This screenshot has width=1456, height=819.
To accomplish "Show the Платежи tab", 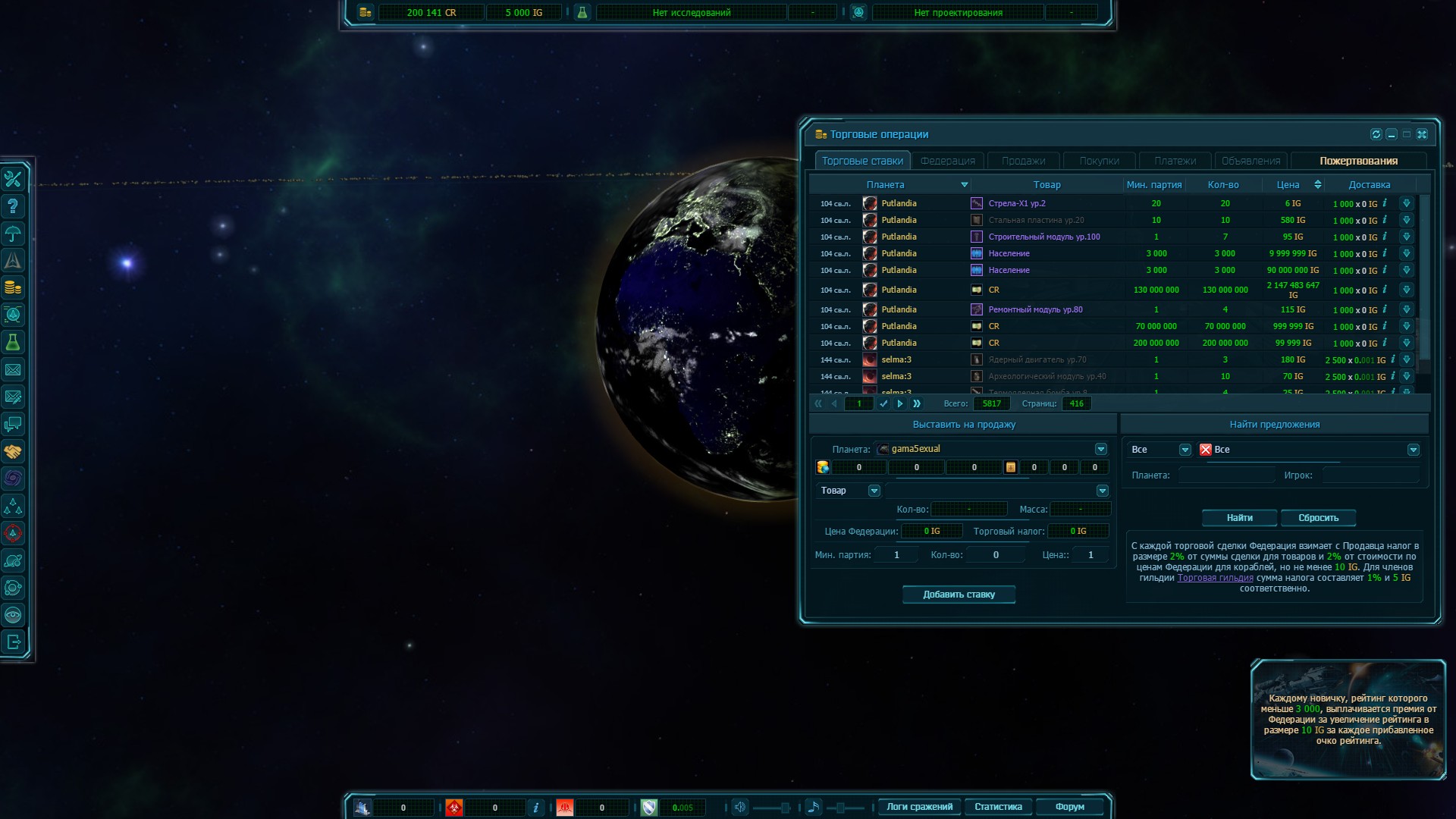I will [x=1175, y=161].
